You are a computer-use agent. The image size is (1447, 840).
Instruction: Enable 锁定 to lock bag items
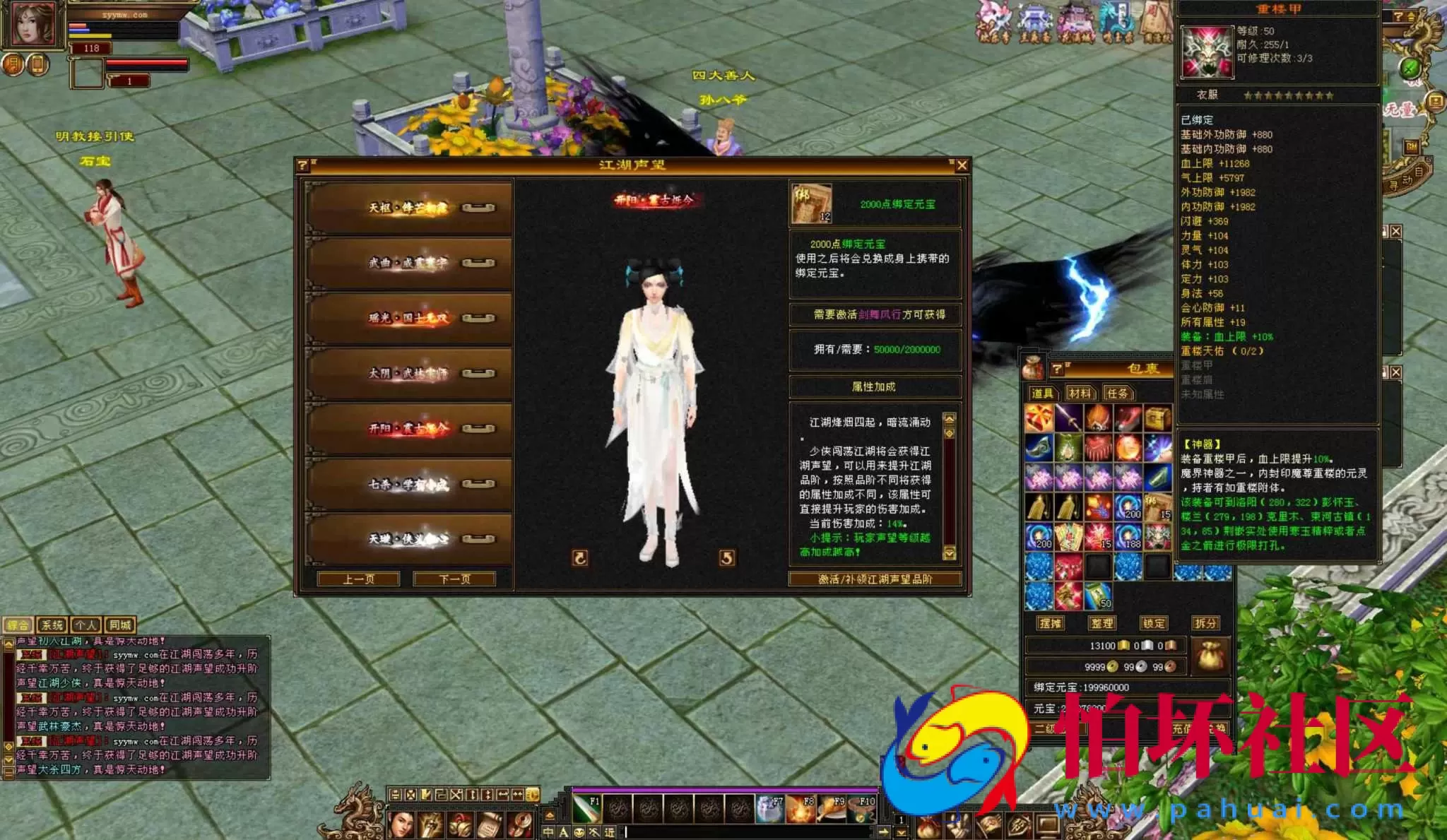pyautogui.click(x=1154, y=623)
